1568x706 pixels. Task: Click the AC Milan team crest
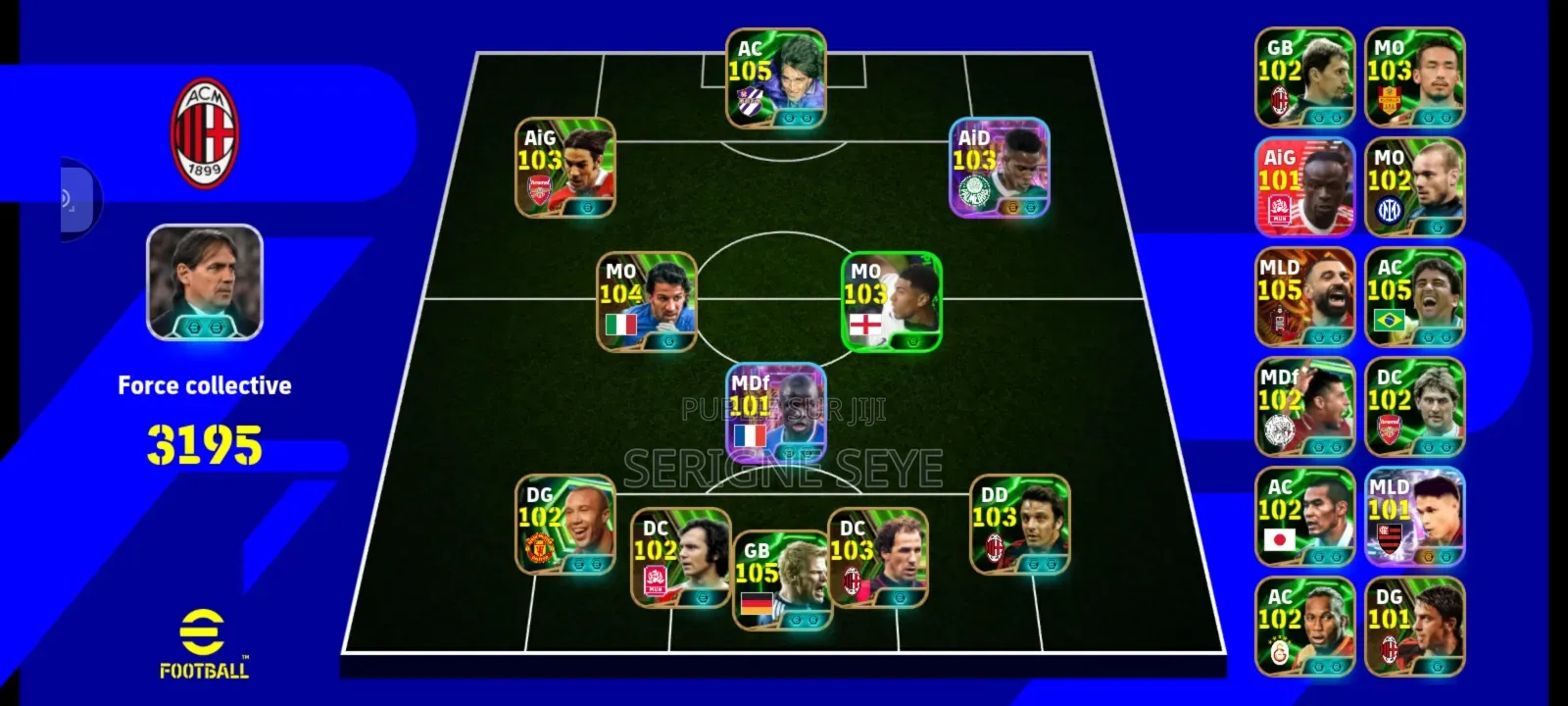(x=205, y=133)
